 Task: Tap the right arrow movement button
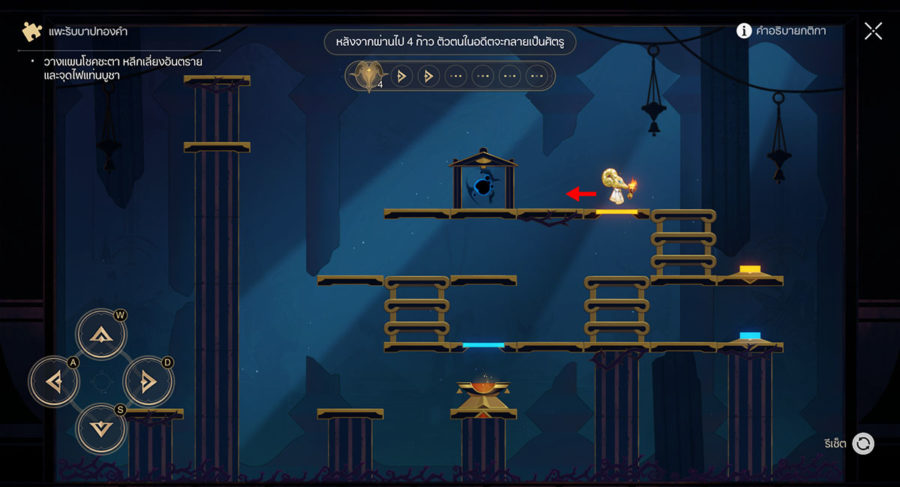point(148,381)
